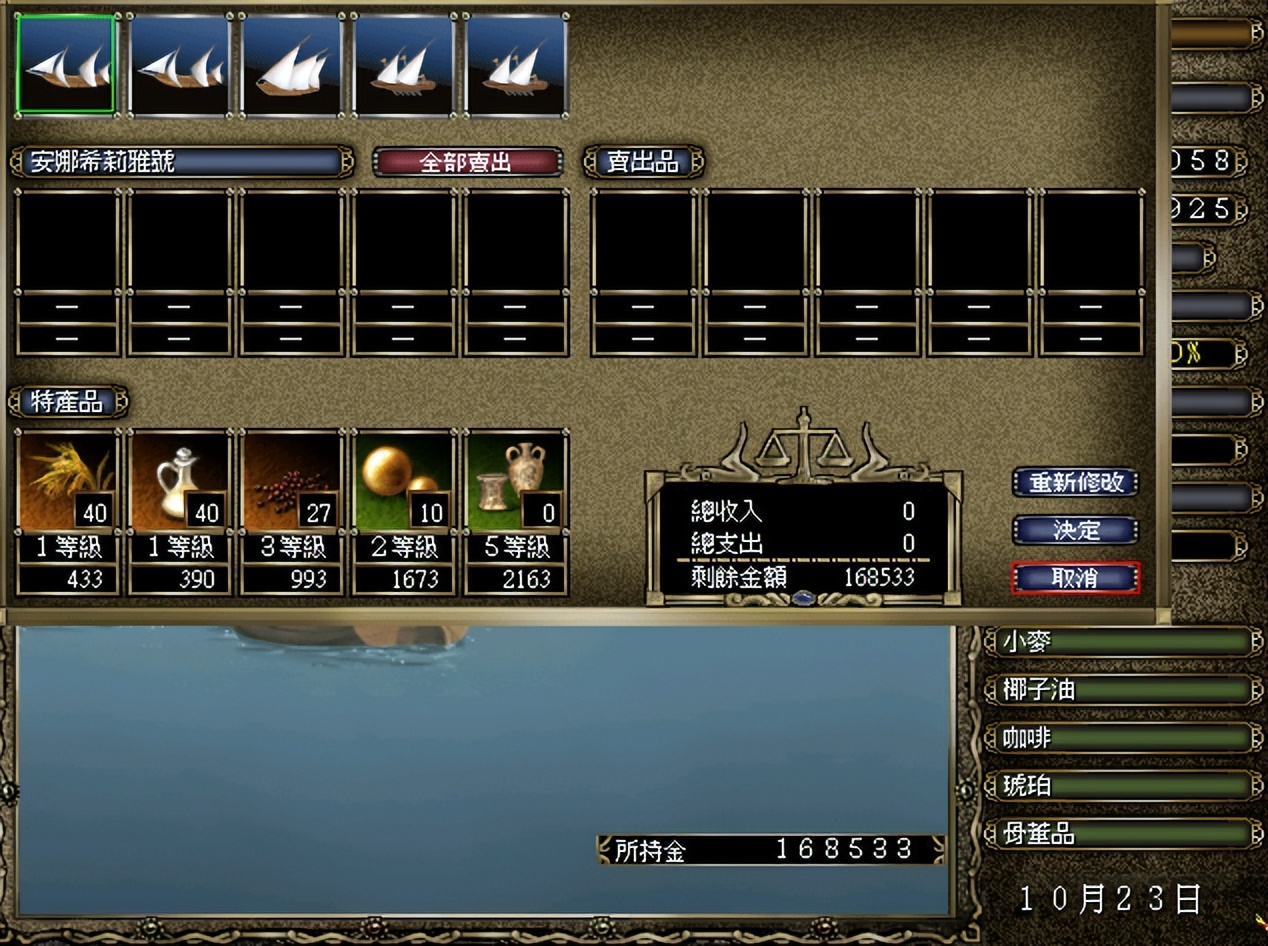The width and height of the screenshot is (1268, 946).
Task: Cancel the trade with 取消
Action: coord(1075,578)
